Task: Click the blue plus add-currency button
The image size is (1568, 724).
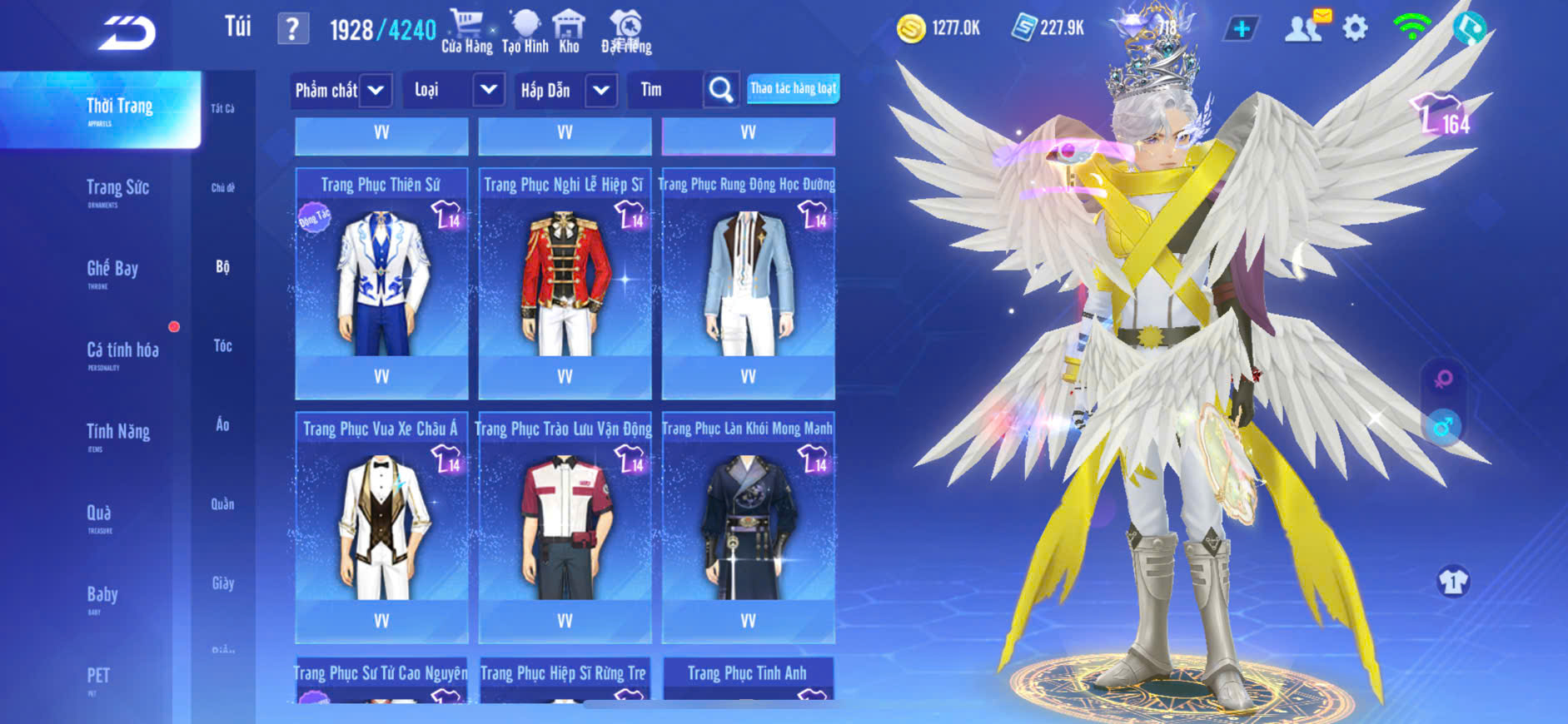Action: [x=1241, y=29]
